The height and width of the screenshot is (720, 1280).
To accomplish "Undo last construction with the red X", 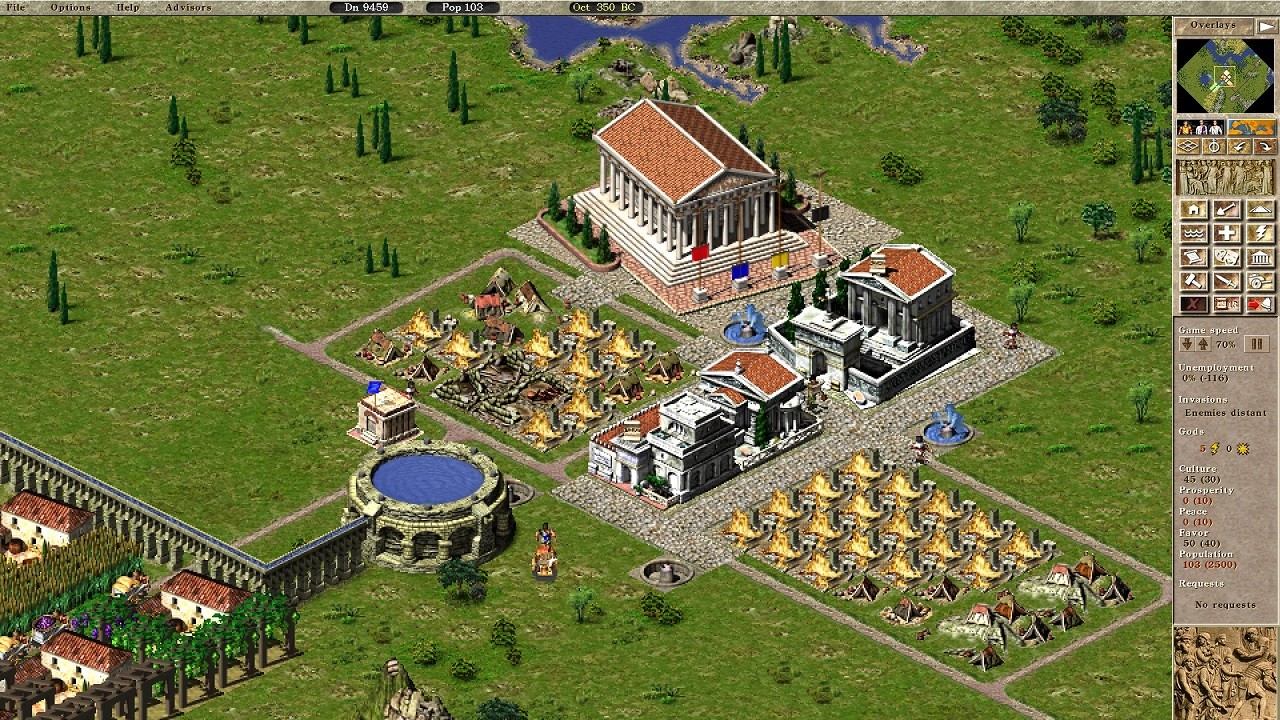I will [x=1194, y=303].
